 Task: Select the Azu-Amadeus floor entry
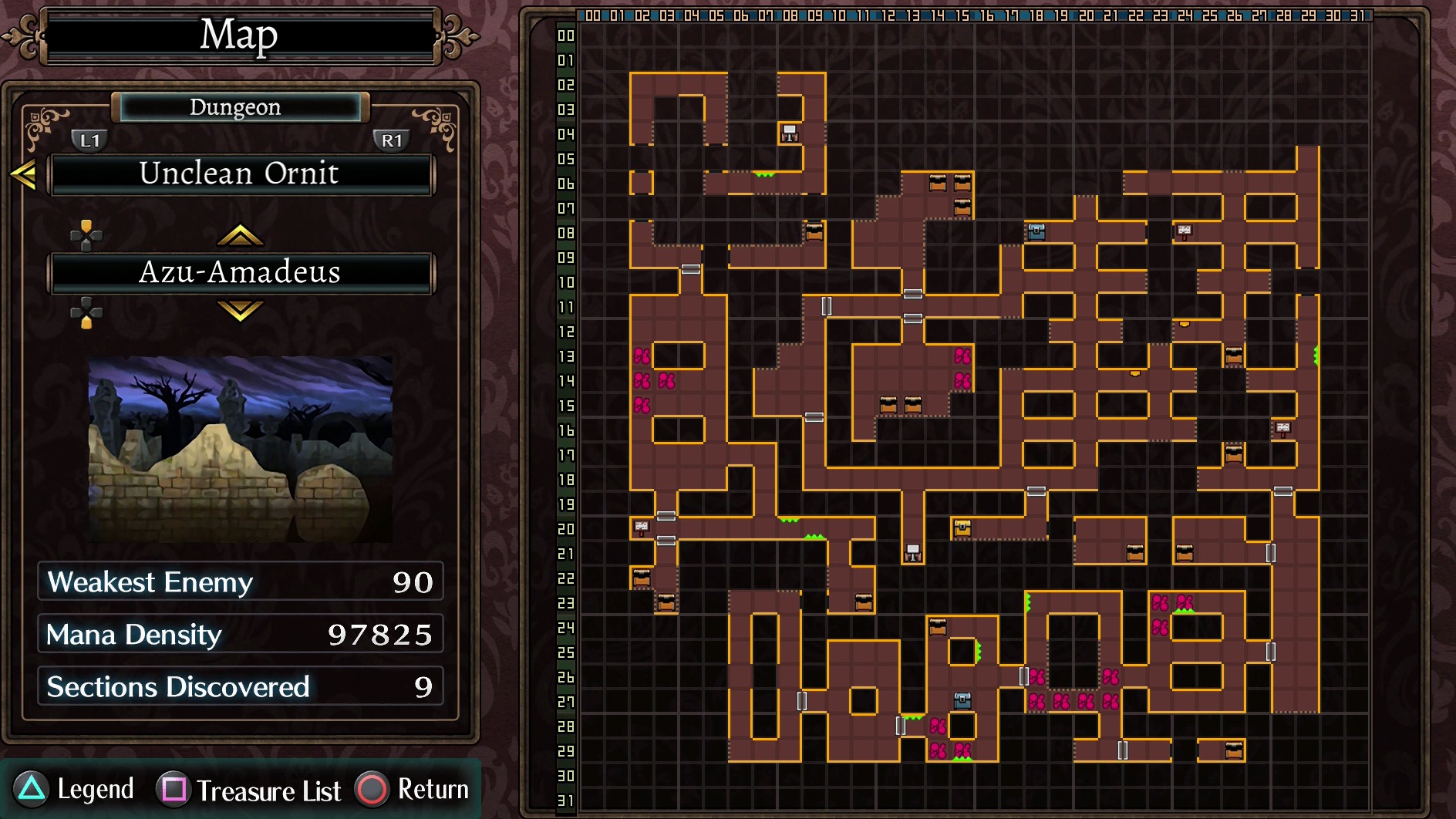pos(240,272)
